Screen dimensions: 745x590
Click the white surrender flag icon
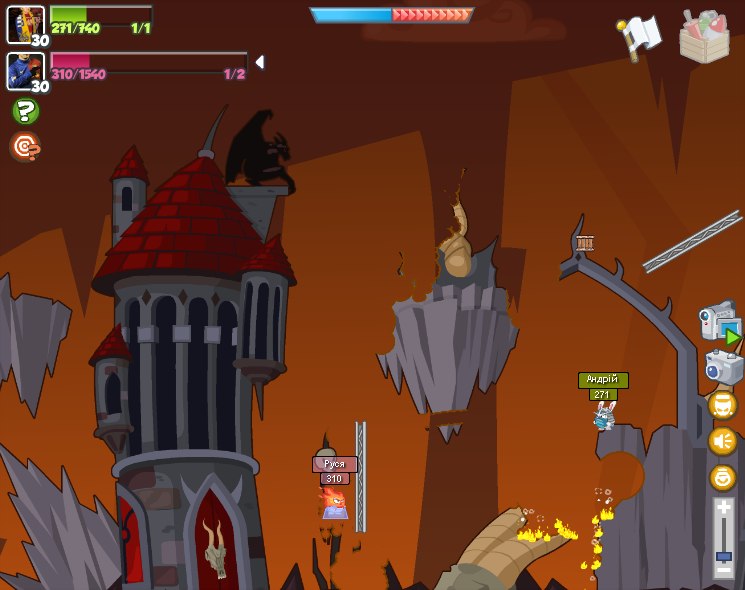pyautogui.click(x=641, y=36)
